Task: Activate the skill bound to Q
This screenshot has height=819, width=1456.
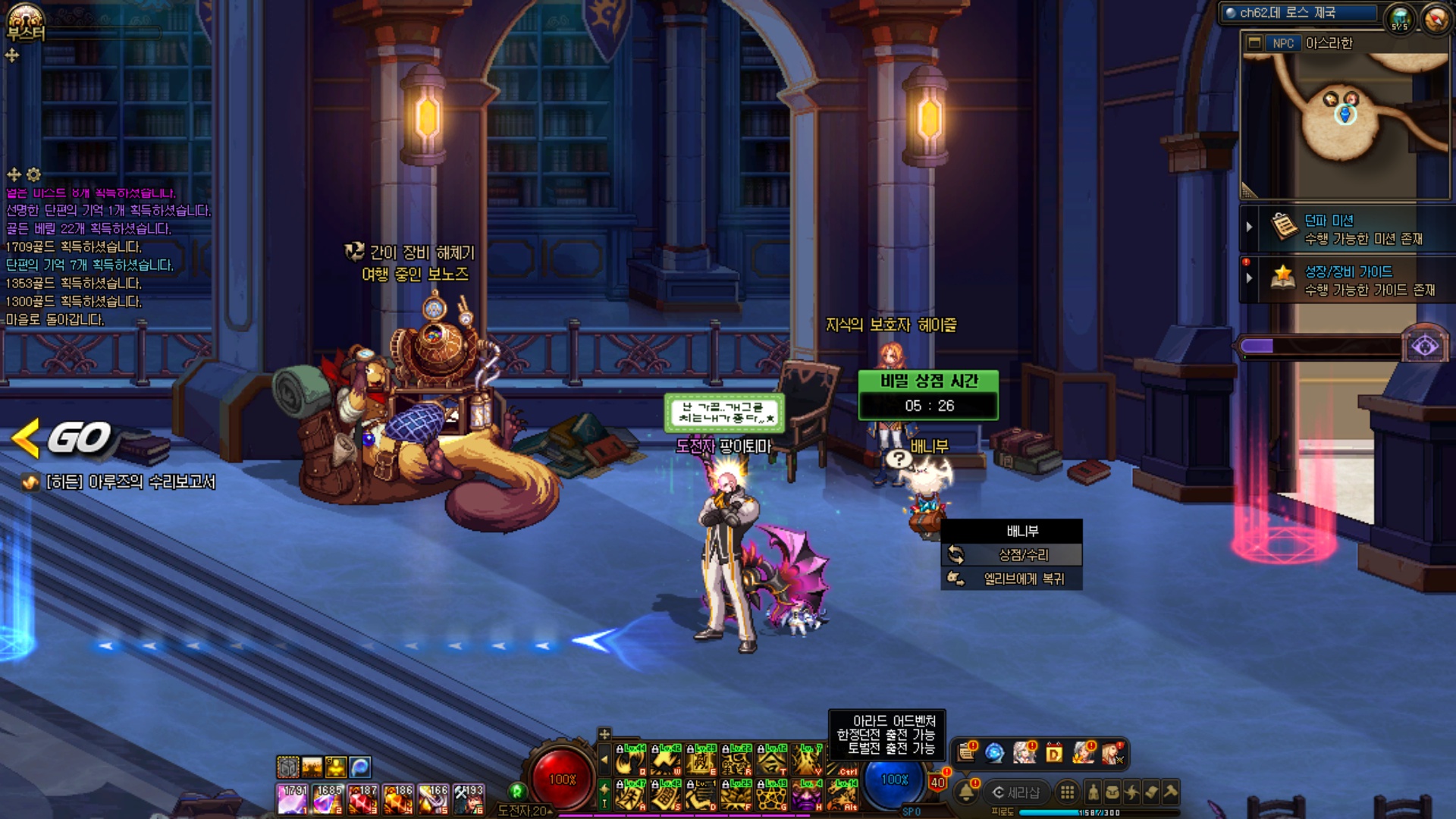Action: tap(630, 760)
